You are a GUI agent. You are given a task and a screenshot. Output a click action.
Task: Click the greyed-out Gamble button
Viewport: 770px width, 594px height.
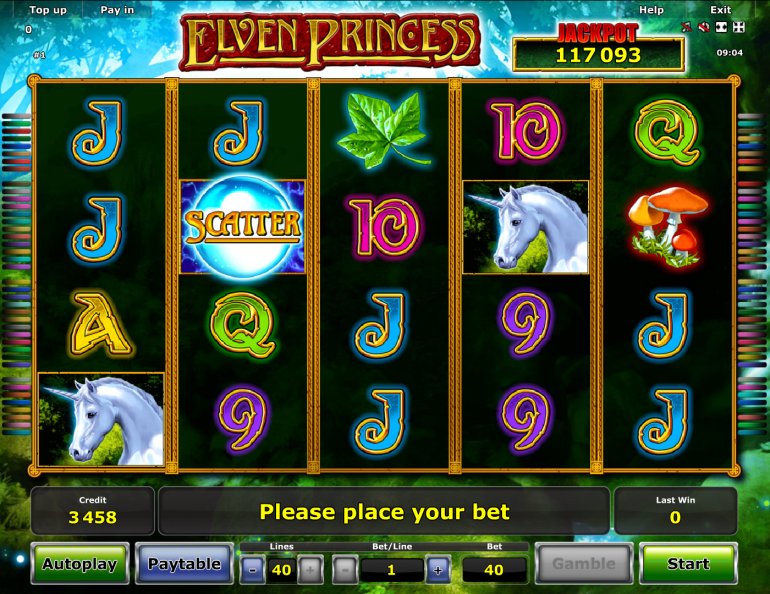click(x=584, y=564)
